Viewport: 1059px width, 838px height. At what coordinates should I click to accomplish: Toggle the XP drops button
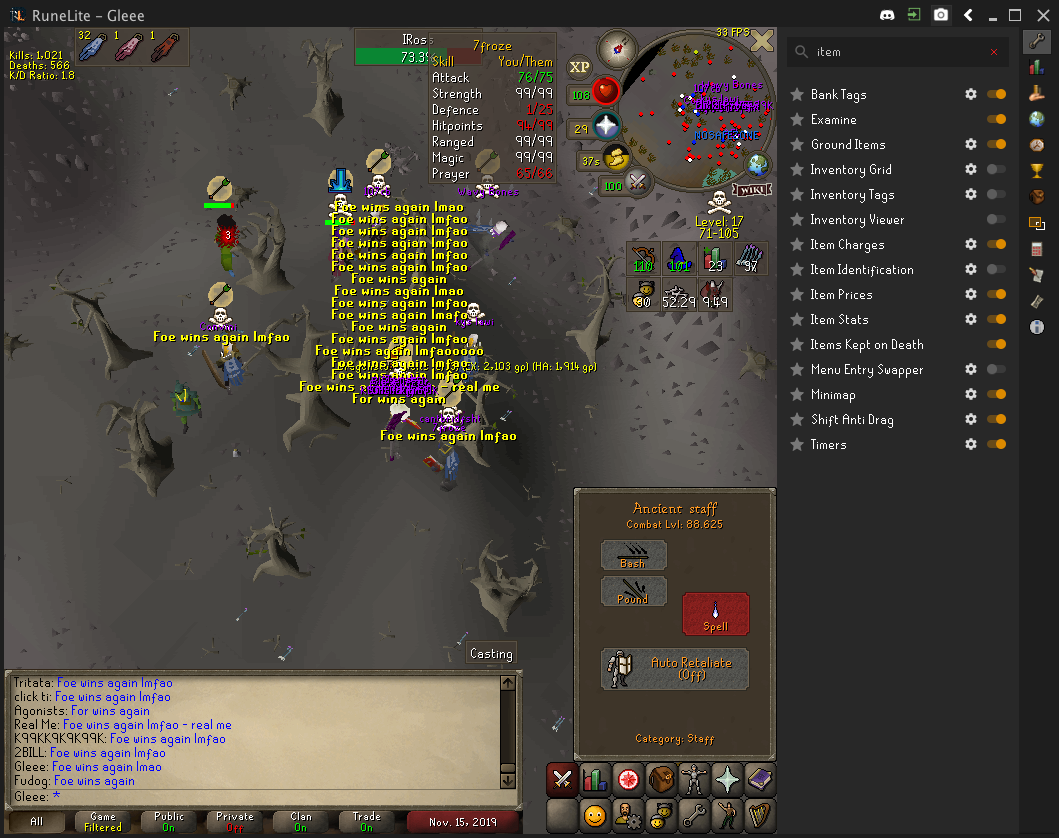[x=579, y=67]
